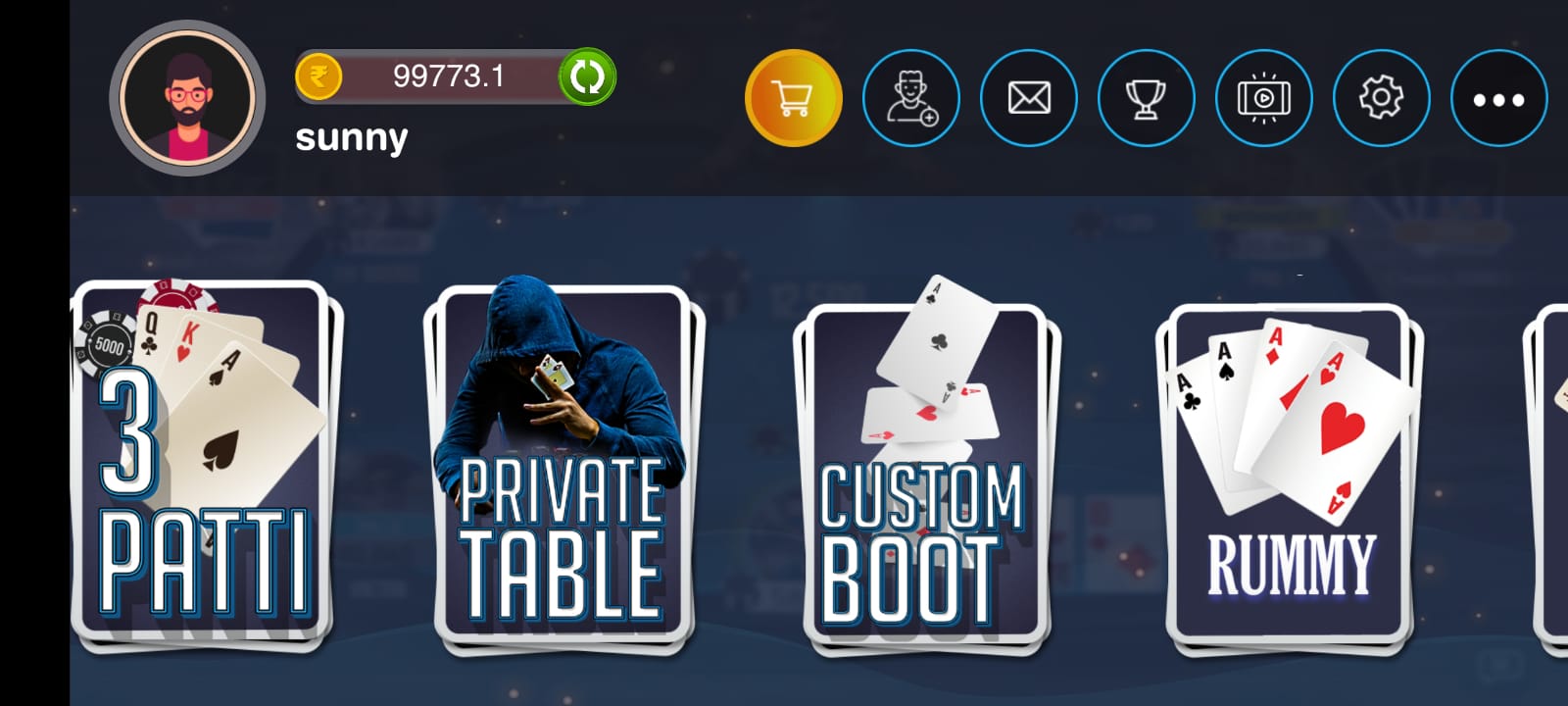
Task: Show the trophy leaderboard
Action: click(x=1146, y=98)
